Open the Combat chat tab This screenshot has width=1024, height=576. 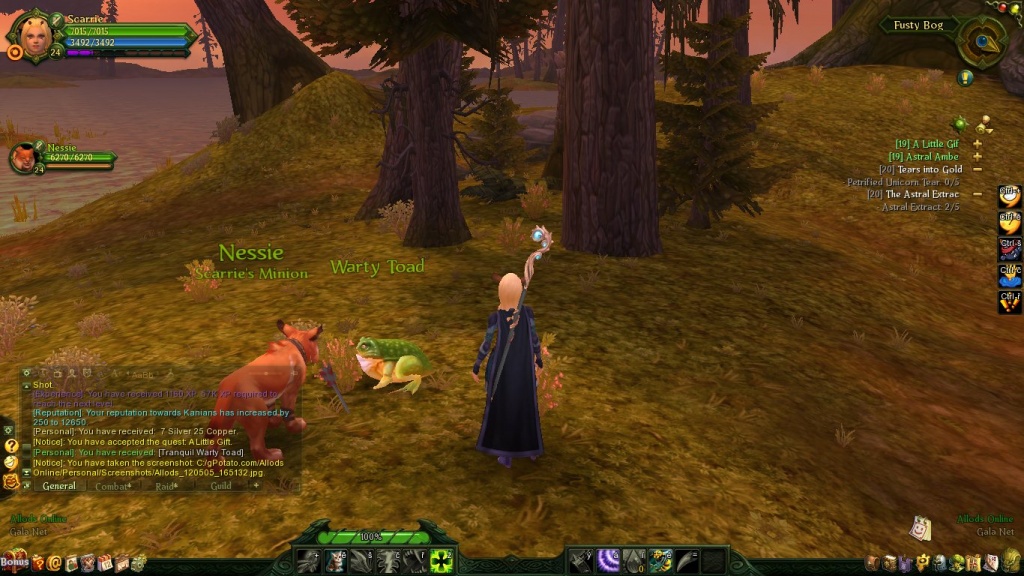[x=110, y=486]
